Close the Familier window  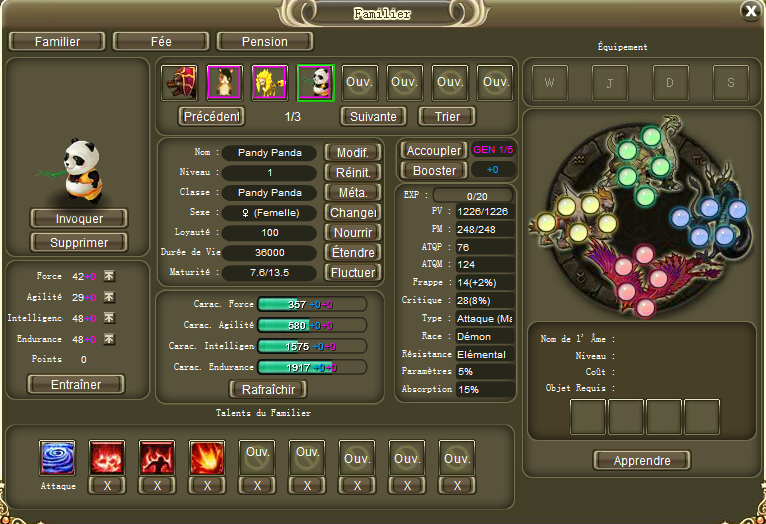tap(750, 11)
